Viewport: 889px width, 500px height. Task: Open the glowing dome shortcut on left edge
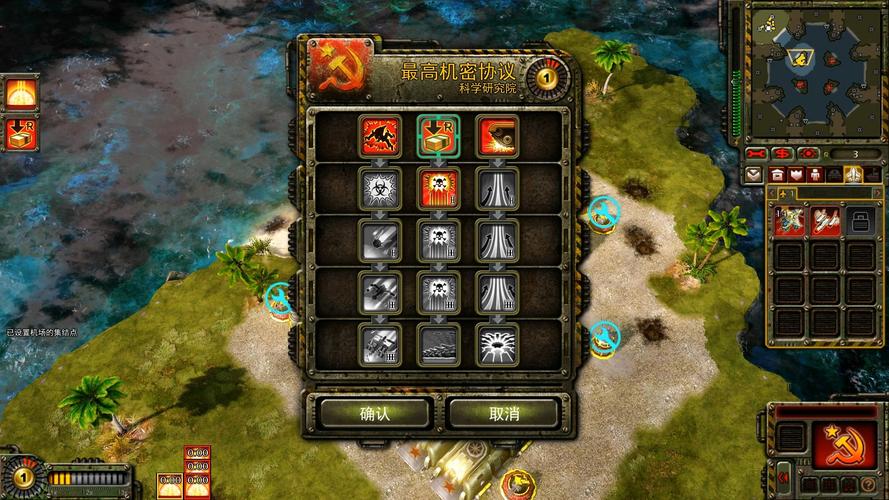(x=20, y=92)
